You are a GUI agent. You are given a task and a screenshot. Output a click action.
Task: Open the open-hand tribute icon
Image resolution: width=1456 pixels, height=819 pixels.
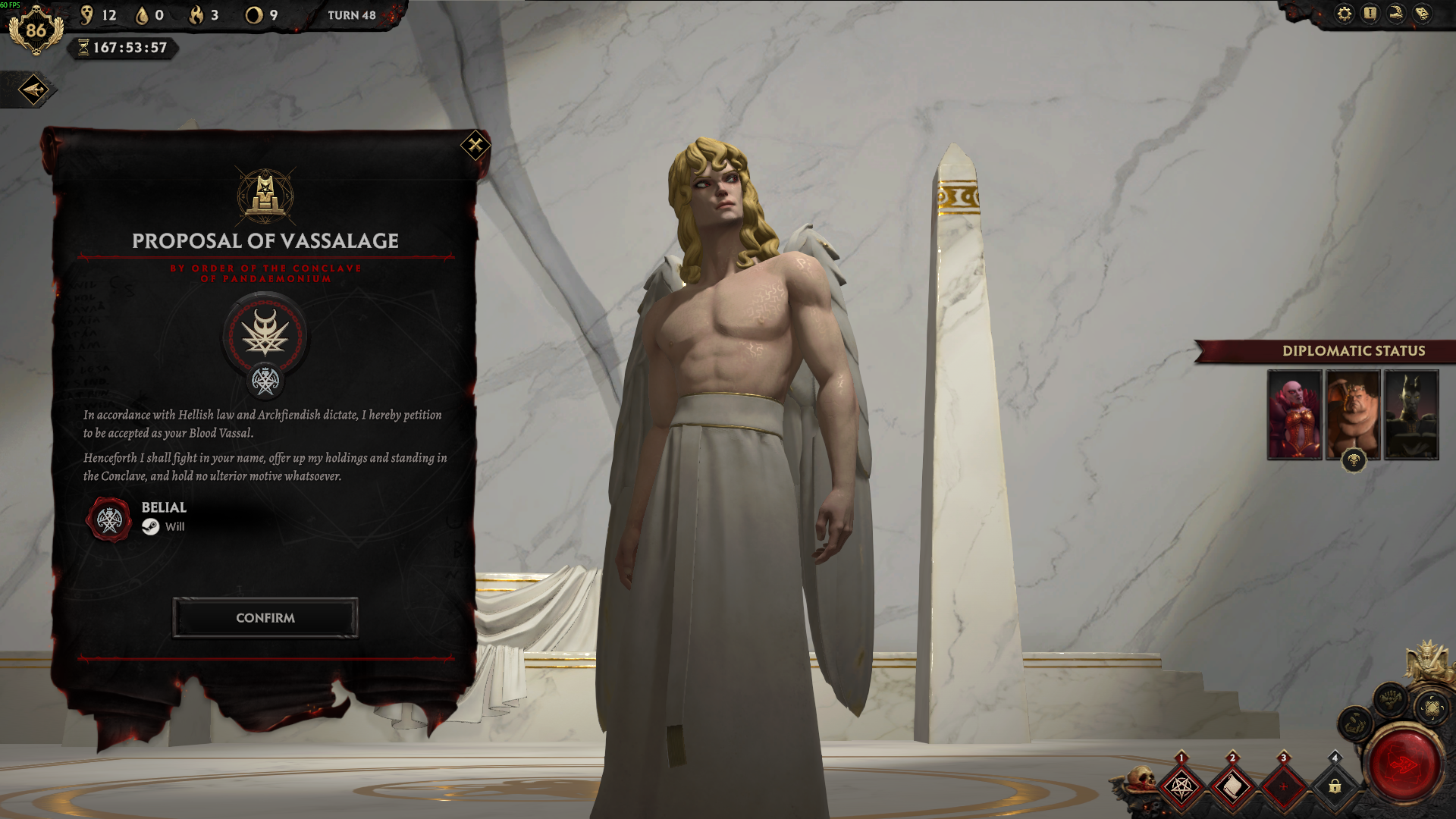pos(1354,724)
